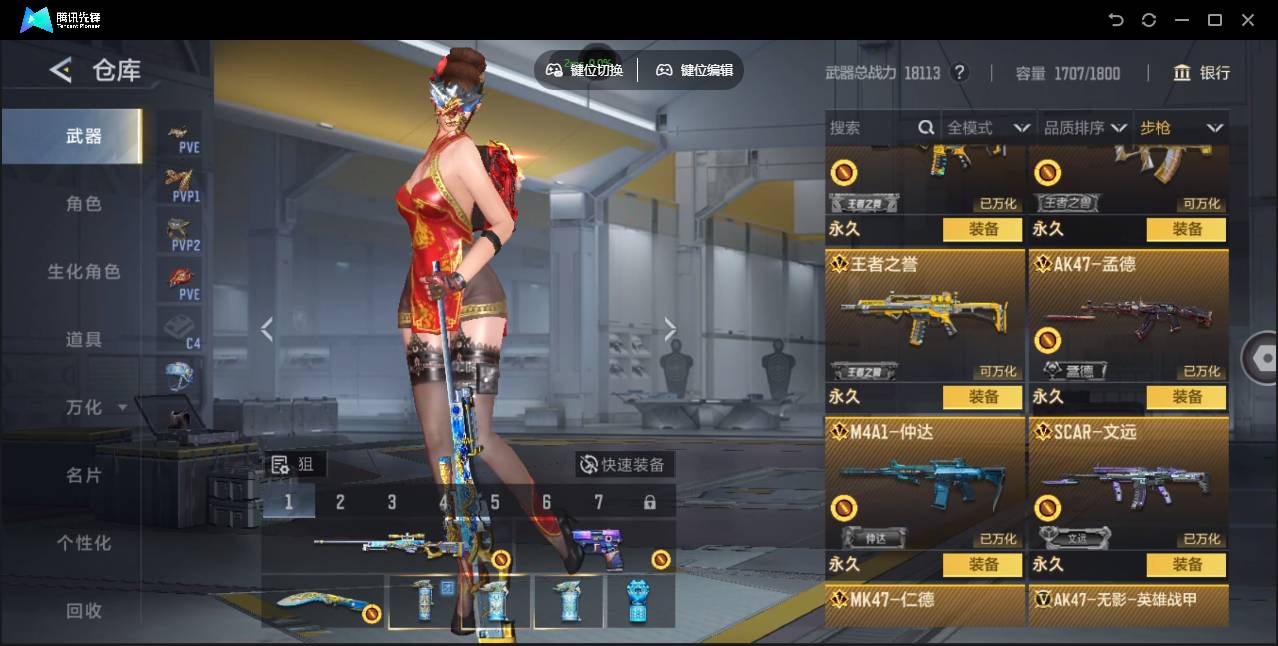The image size is (1278, 646).
Task: Open the 银行 bank
Action: coord(1202,73)
